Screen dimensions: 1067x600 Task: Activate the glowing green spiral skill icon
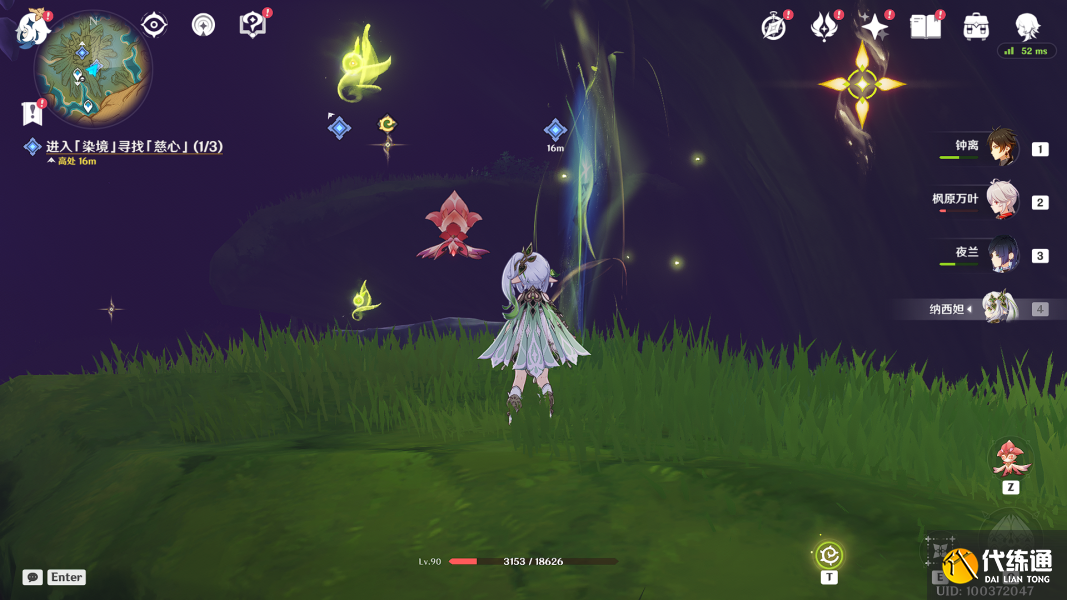[x=829, y=554]
